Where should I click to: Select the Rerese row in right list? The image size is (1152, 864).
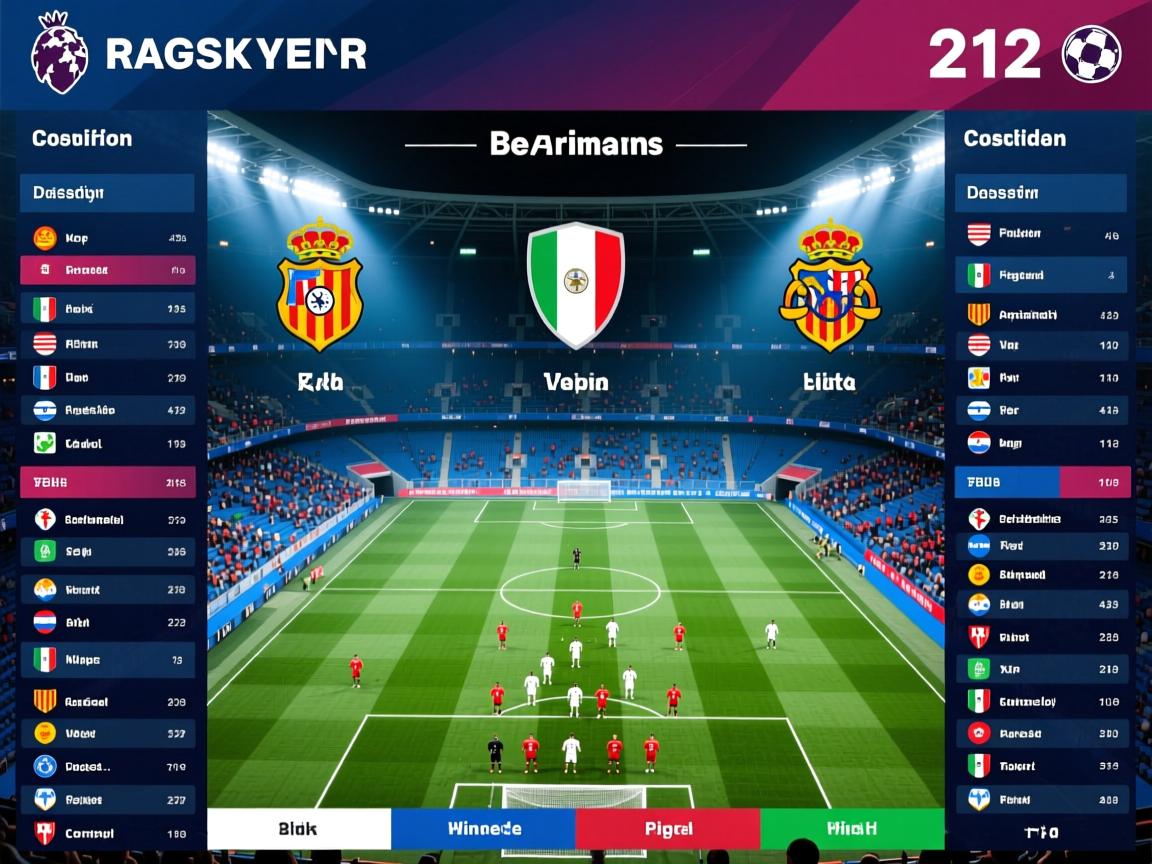point(1040,733)
